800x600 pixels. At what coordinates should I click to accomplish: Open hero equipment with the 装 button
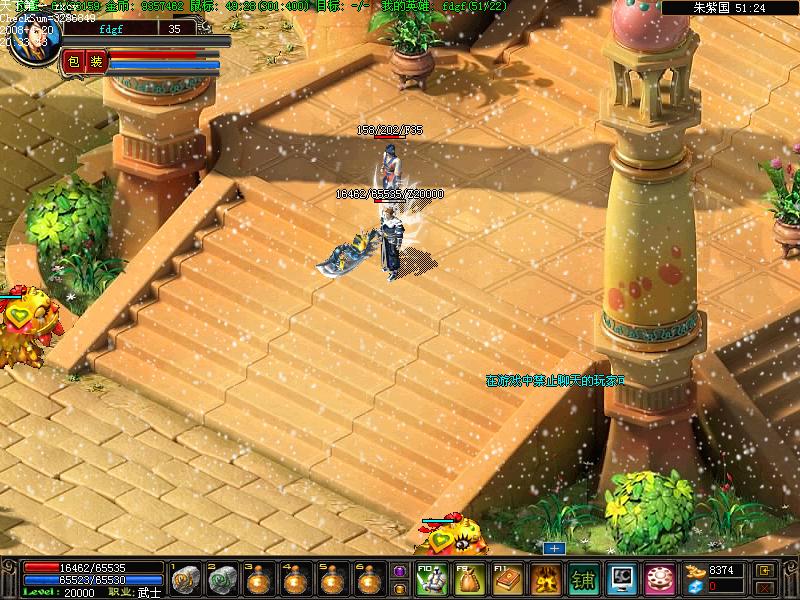[x=96, y=62]
